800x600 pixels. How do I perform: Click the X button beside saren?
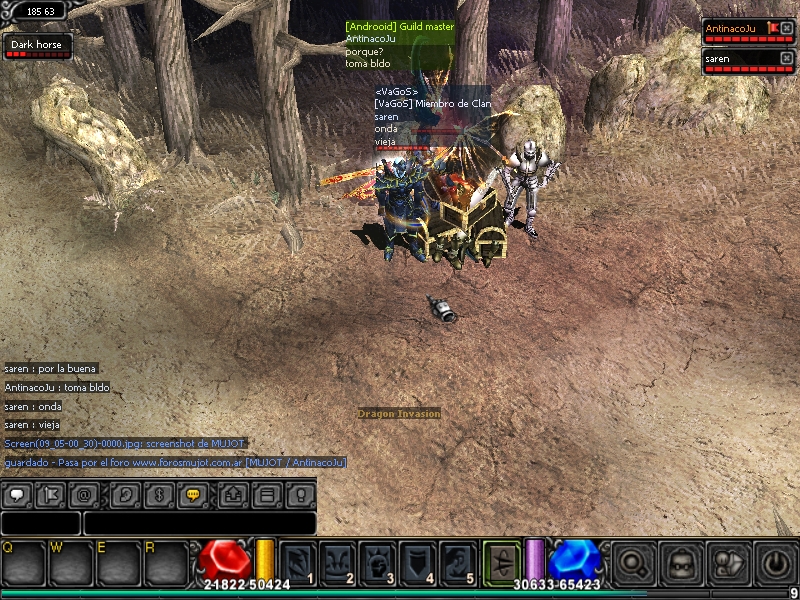786,59
